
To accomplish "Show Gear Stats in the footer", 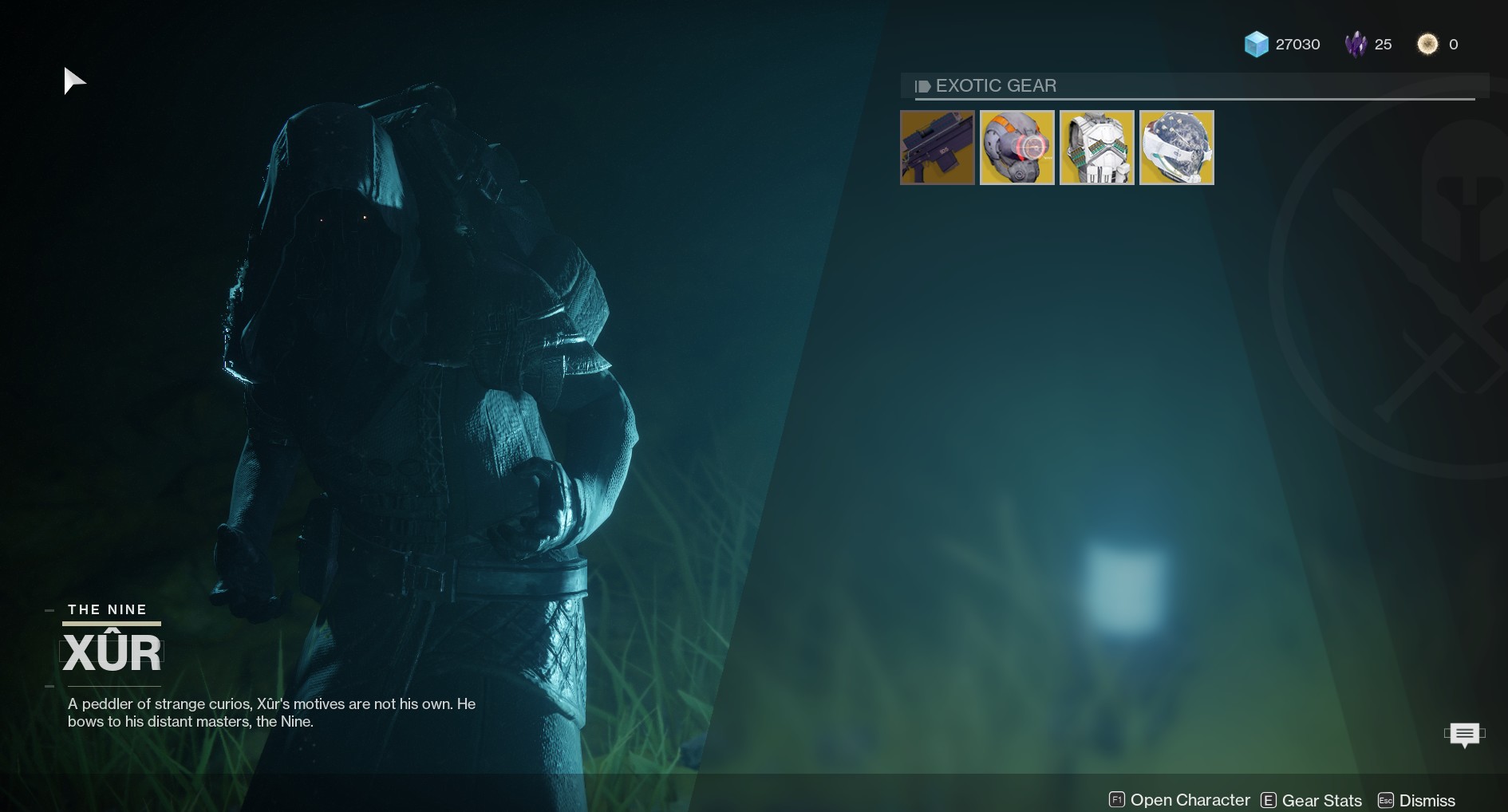I will 1311,800.
